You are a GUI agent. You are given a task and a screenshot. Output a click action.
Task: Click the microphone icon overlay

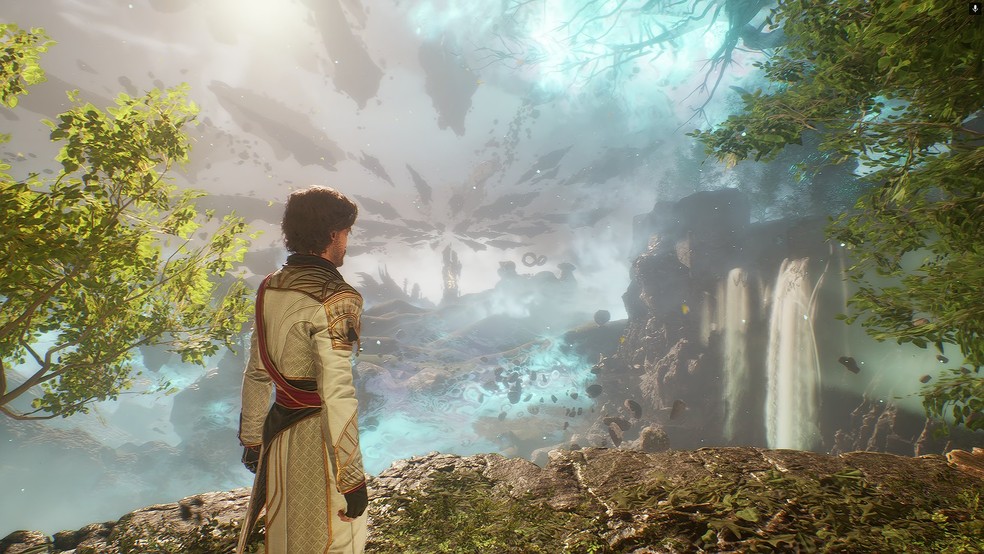tap(974, 8)
